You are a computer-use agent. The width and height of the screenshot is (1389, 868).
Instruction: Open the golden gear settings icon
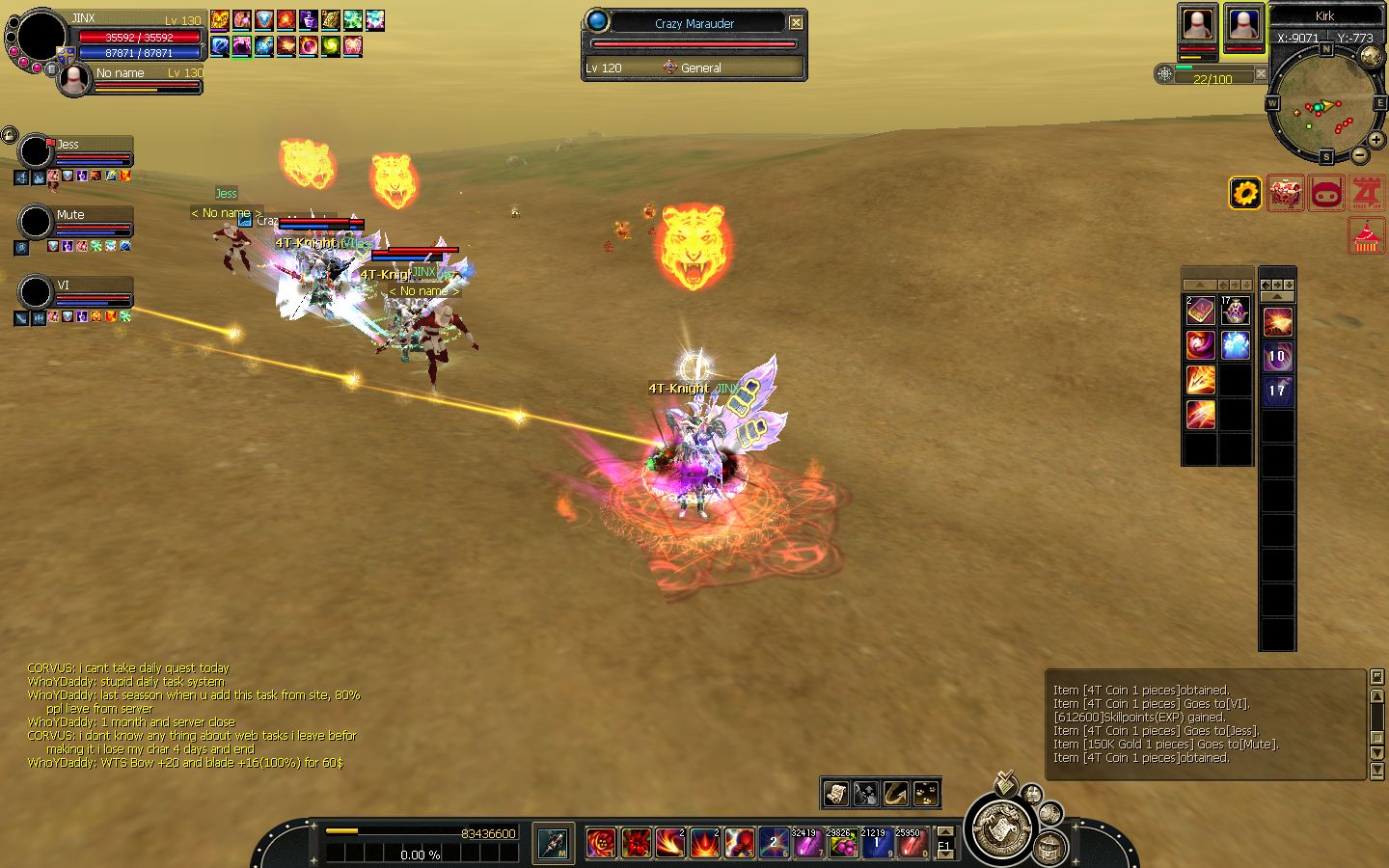(1244, 194)
